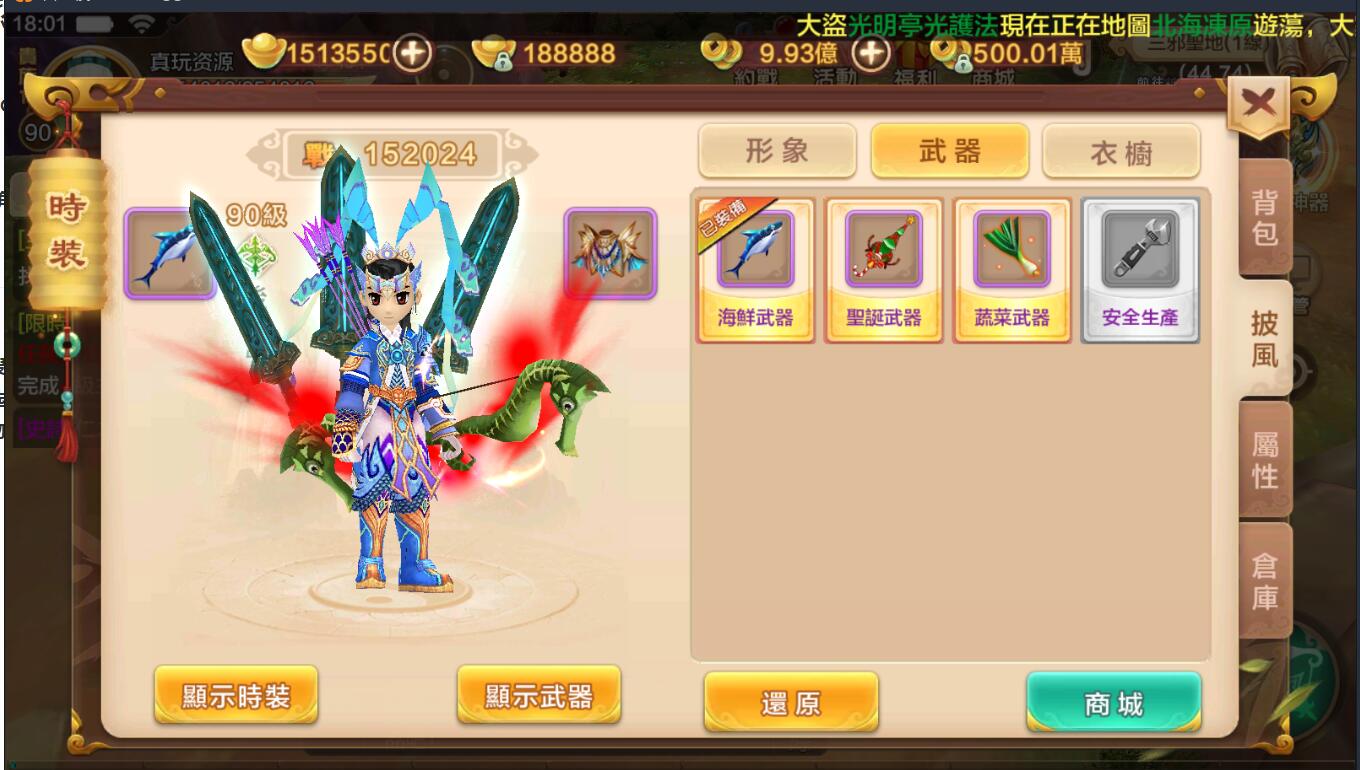
Task: Go to the 倉庫 storage side tab
Action: click(1265, 582)
